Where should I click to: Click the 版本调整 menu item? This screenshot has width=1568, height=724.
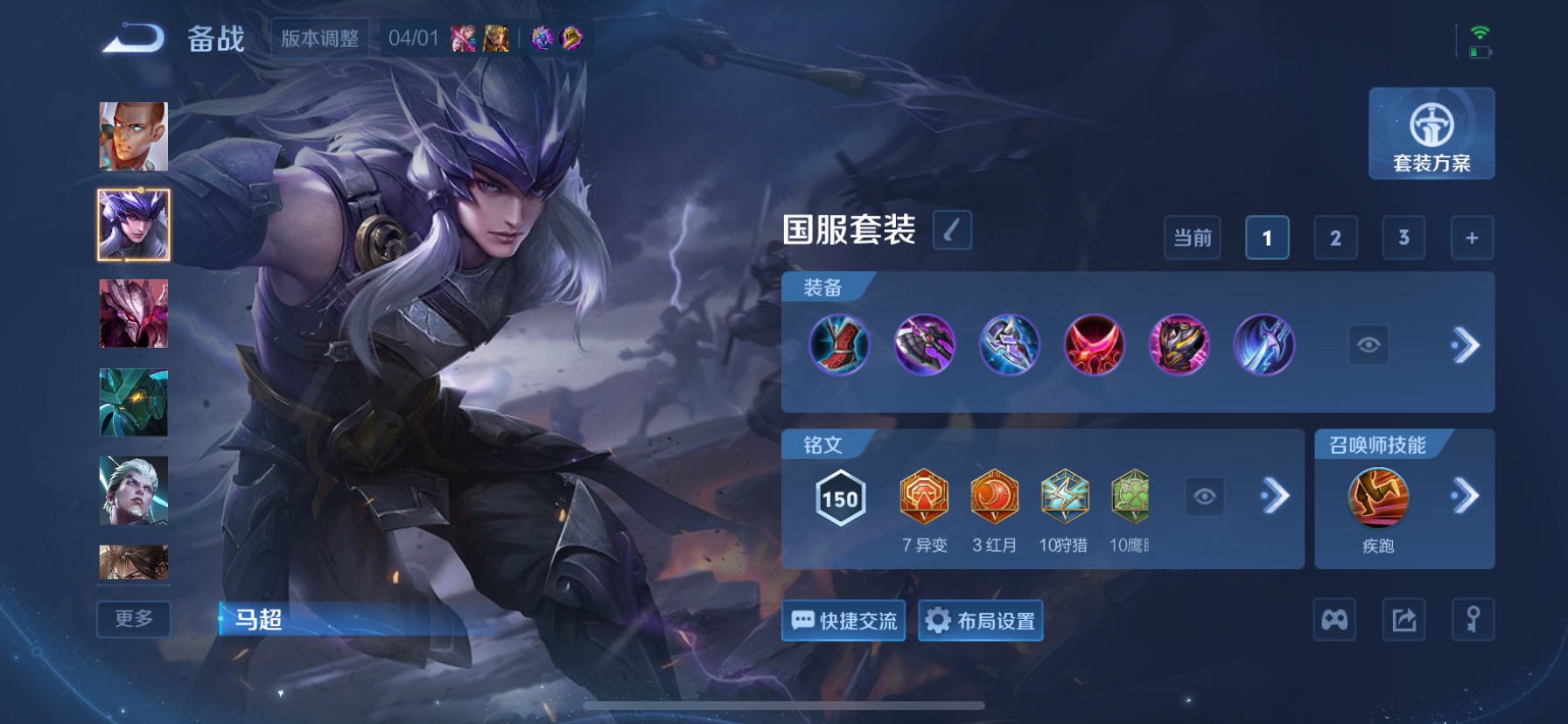tap(319, 38)
